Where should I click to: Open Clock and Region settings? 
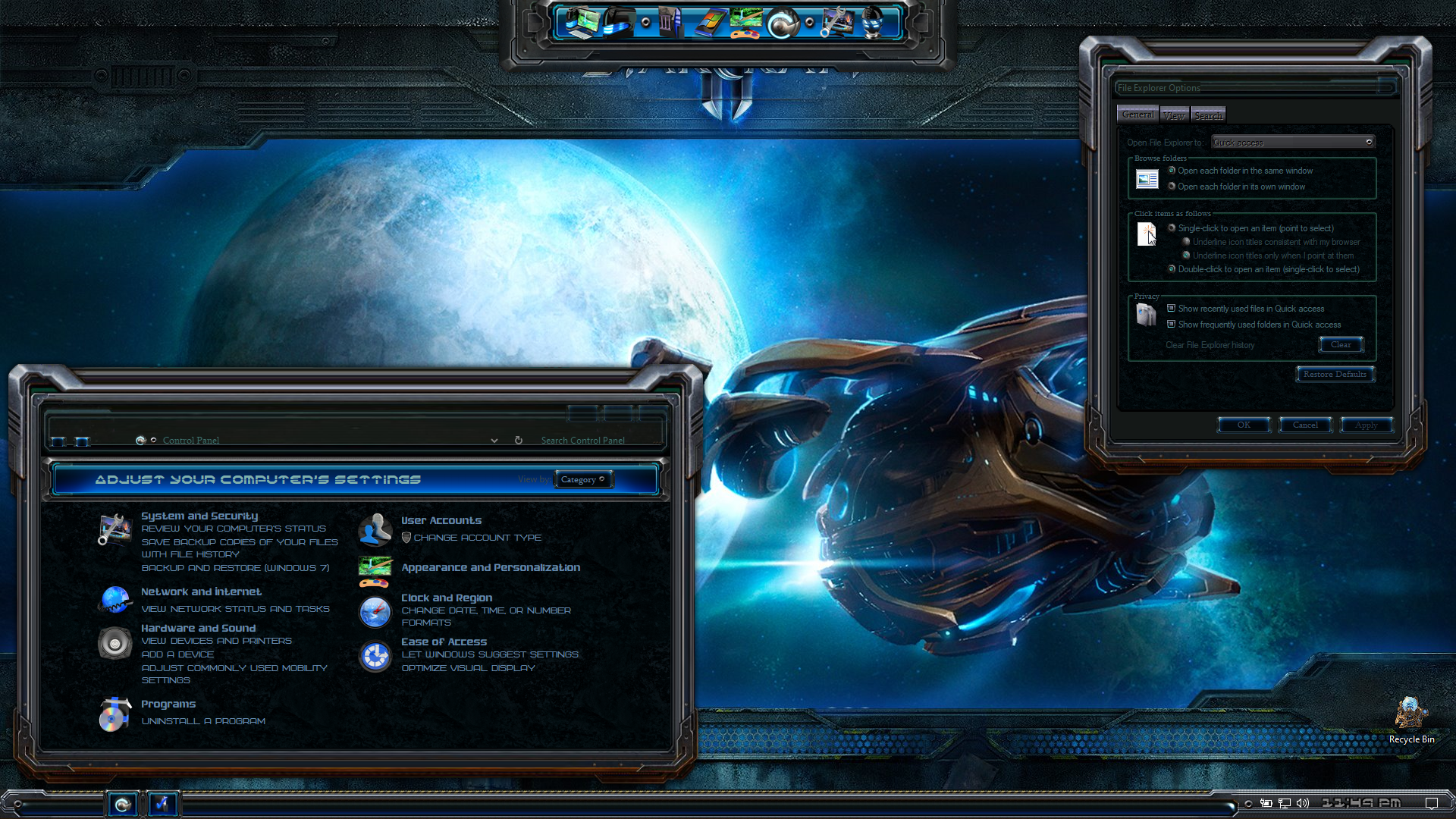tap(447, 598)
